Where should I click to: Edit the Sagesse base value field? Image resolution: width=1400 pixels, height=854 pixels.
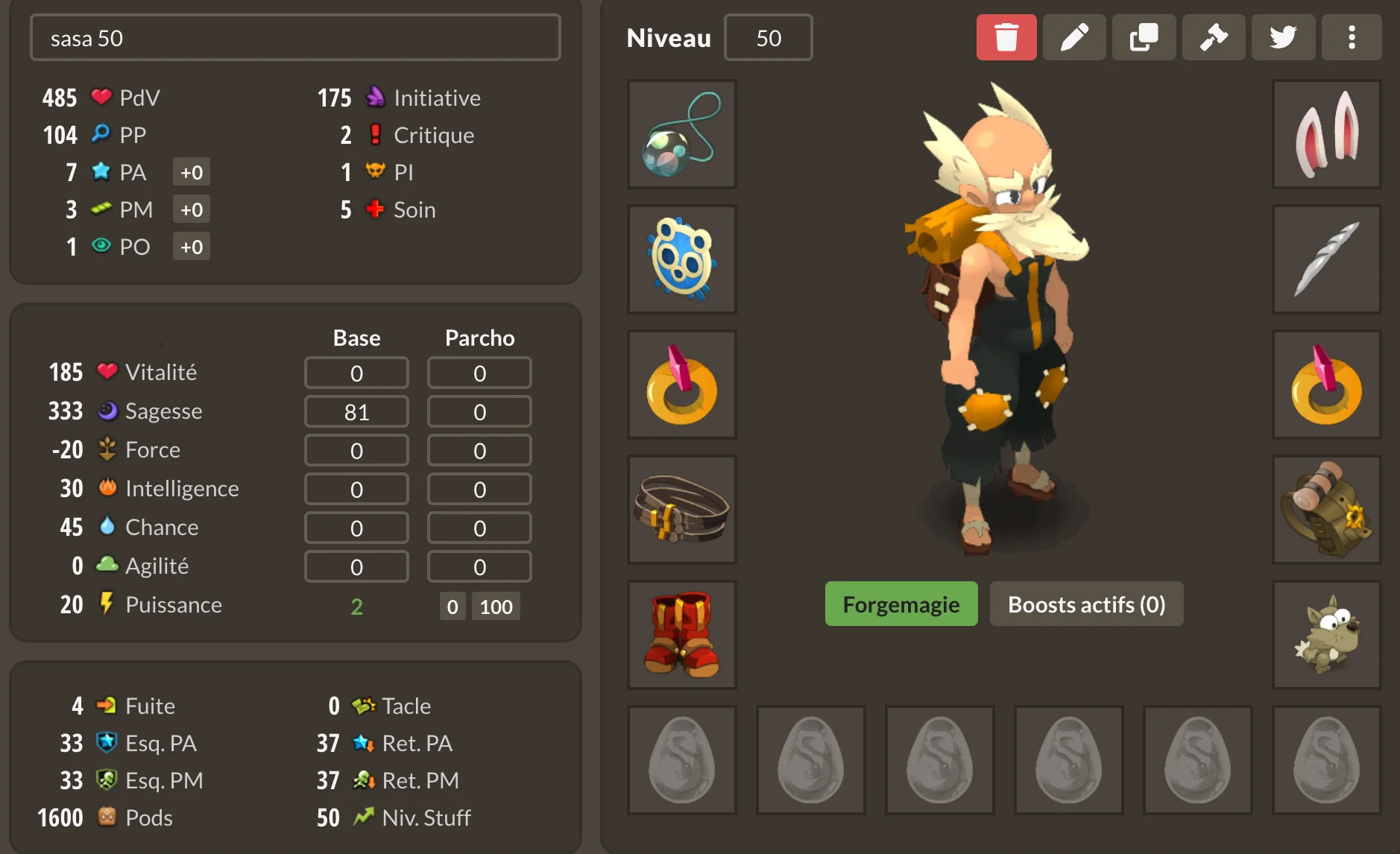pos(356,412)
